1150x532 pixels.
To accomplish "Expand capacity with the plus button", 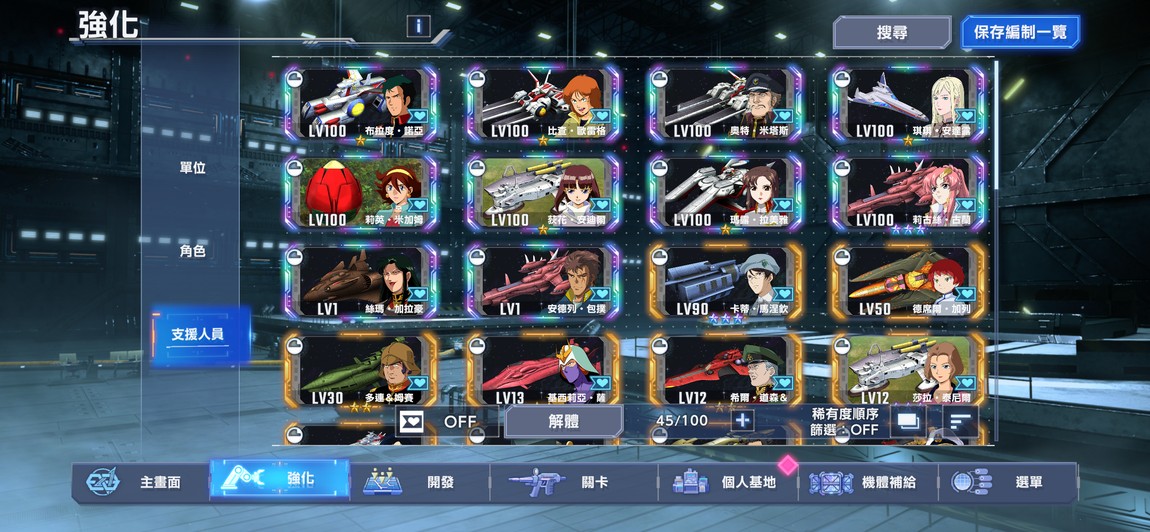I will 742,420.
